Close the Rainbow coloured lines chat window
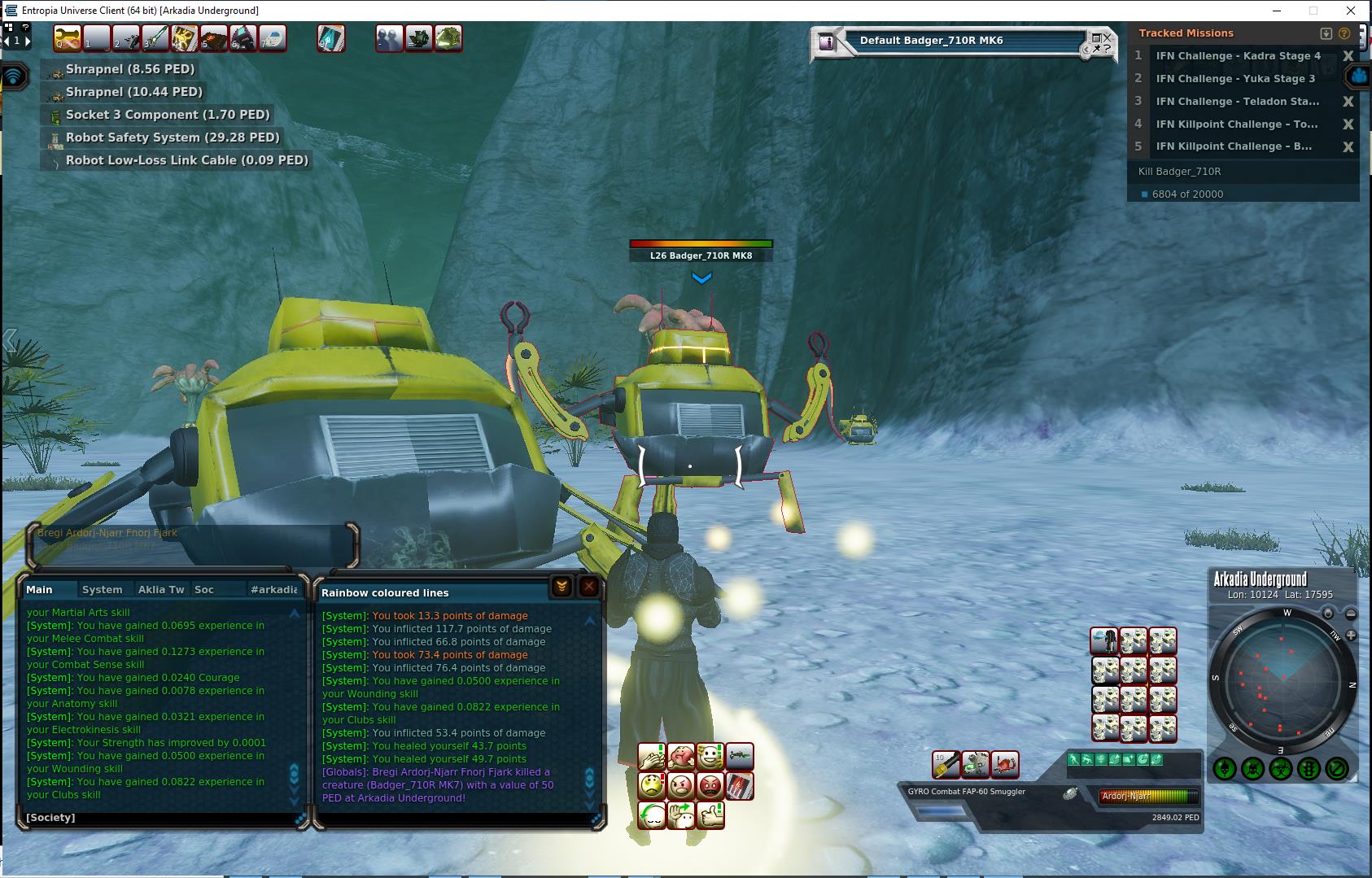The height and width of the screenshot is (878, 1372). 589,587
